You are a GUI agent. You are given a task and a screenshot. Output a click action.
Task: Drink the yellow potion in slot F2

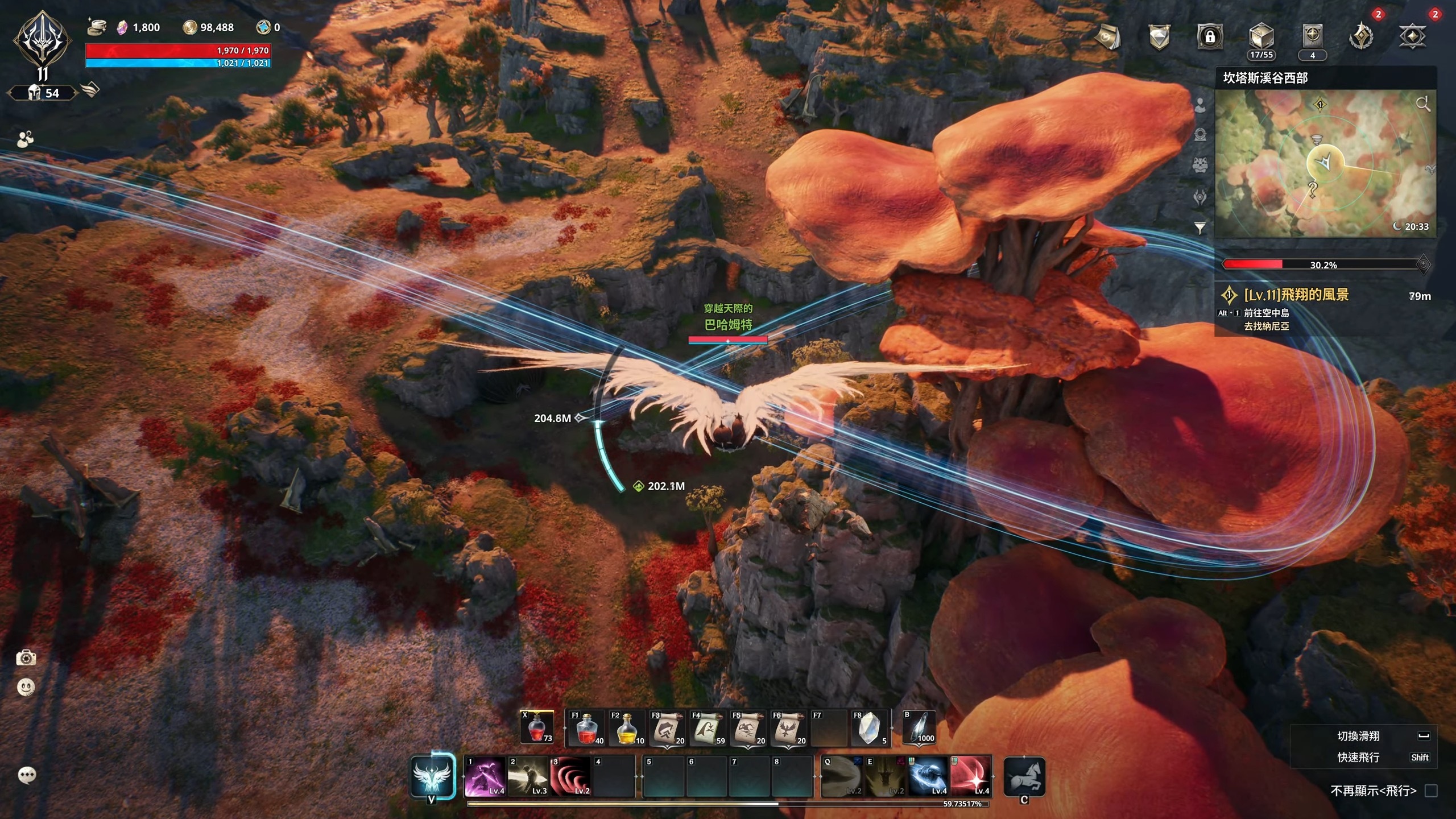tap(626, 729)
